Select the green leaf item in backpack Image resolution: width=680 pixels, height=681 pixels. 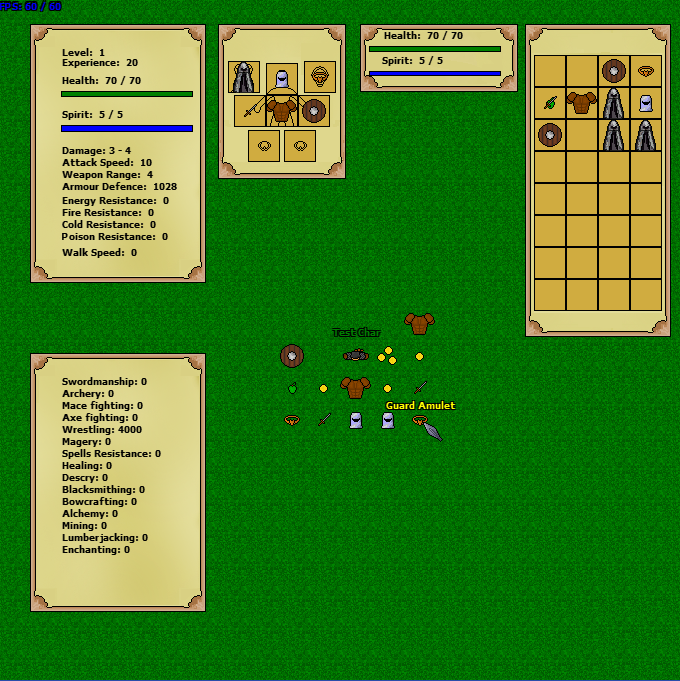[550, 103]
